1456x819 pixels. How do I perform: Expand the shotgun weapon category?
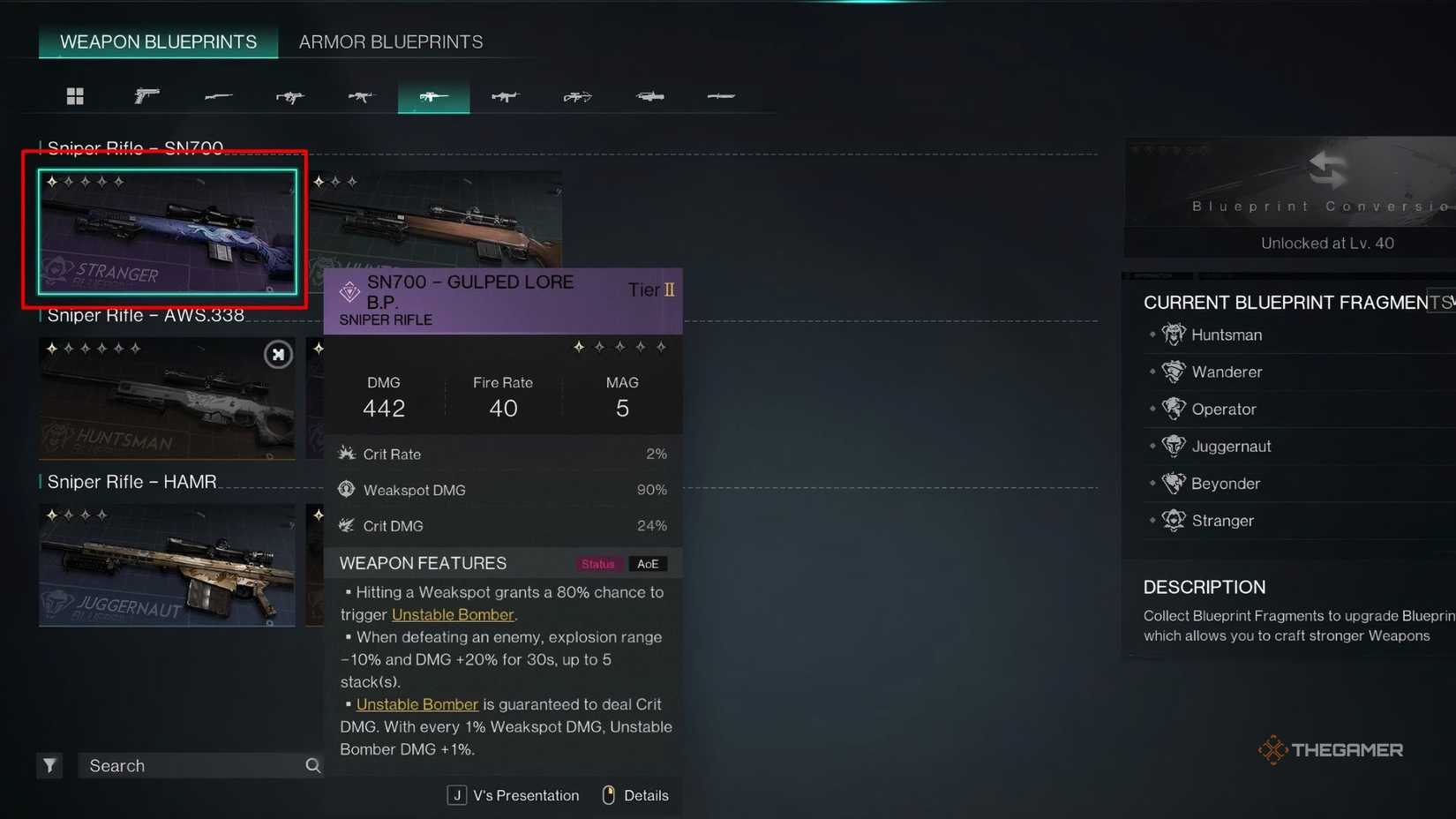click(x=219, y=96)
